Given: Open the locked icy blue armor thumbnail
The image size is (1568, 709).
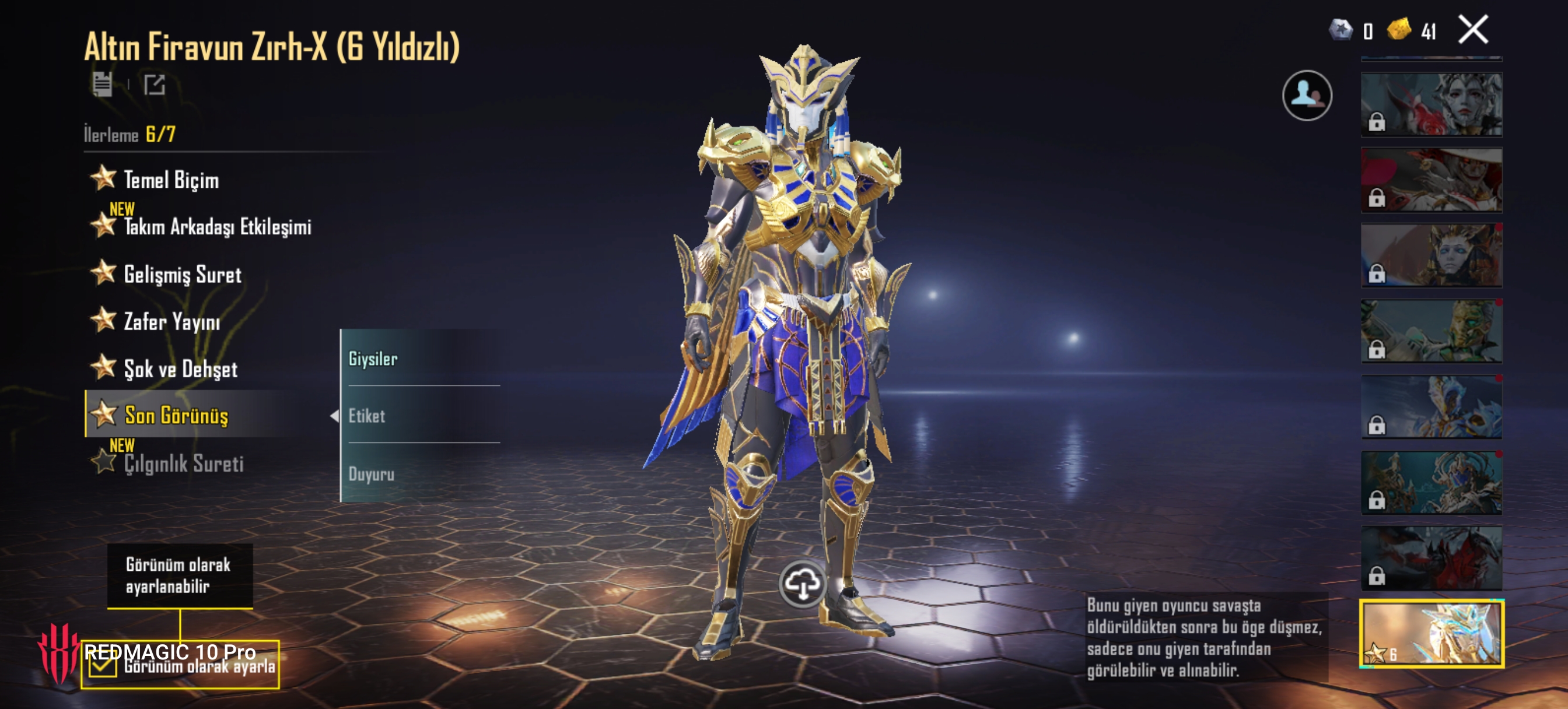Looking at the screenshot, I should tap(1431, 407).
